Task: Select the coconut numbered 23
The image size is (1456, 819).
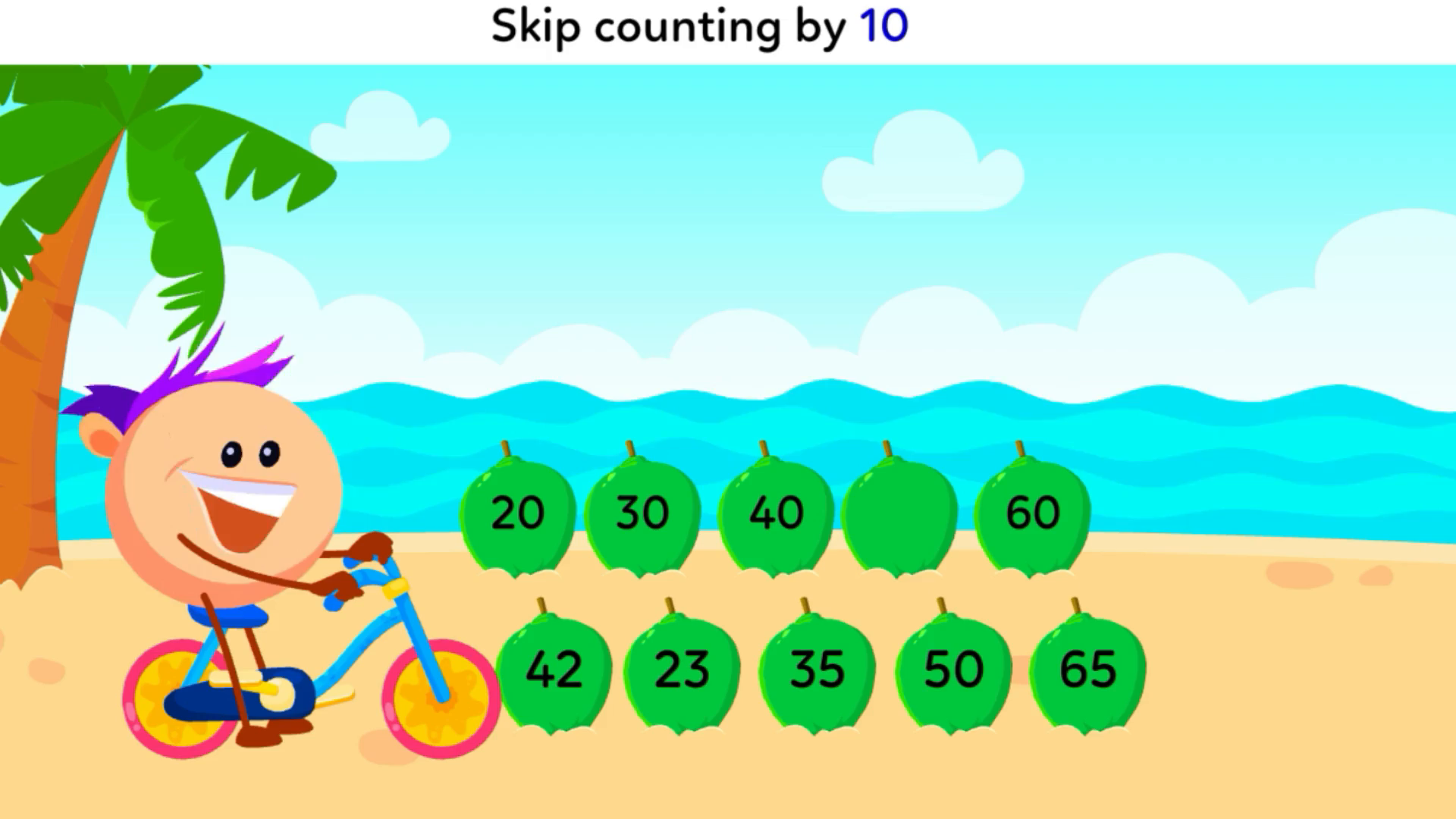Action: point(683,669)
